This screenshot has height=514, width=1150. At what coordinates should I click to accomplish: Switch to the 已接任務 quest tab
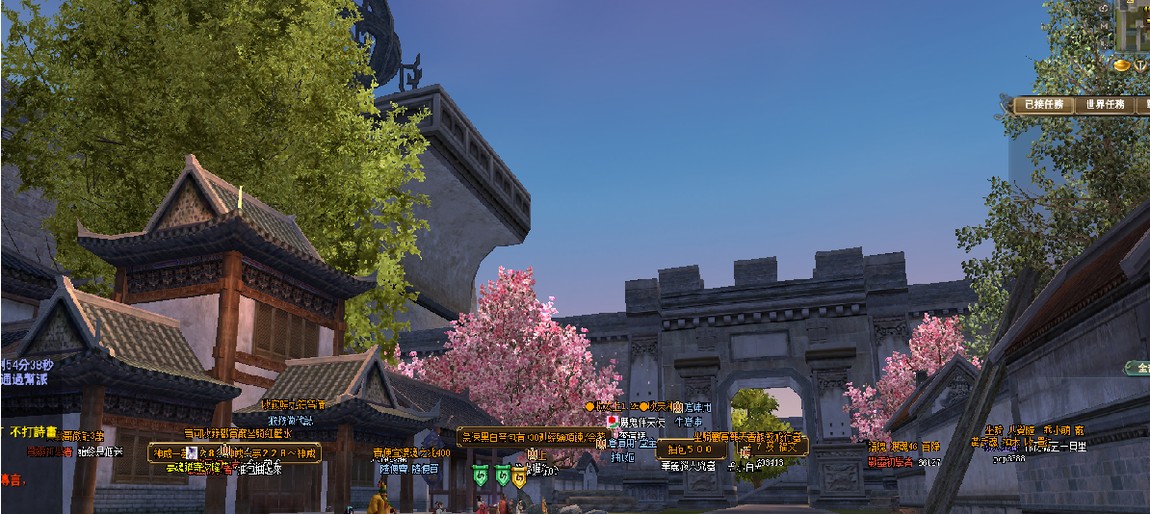pyautogui.click(x=1044, y=104)
